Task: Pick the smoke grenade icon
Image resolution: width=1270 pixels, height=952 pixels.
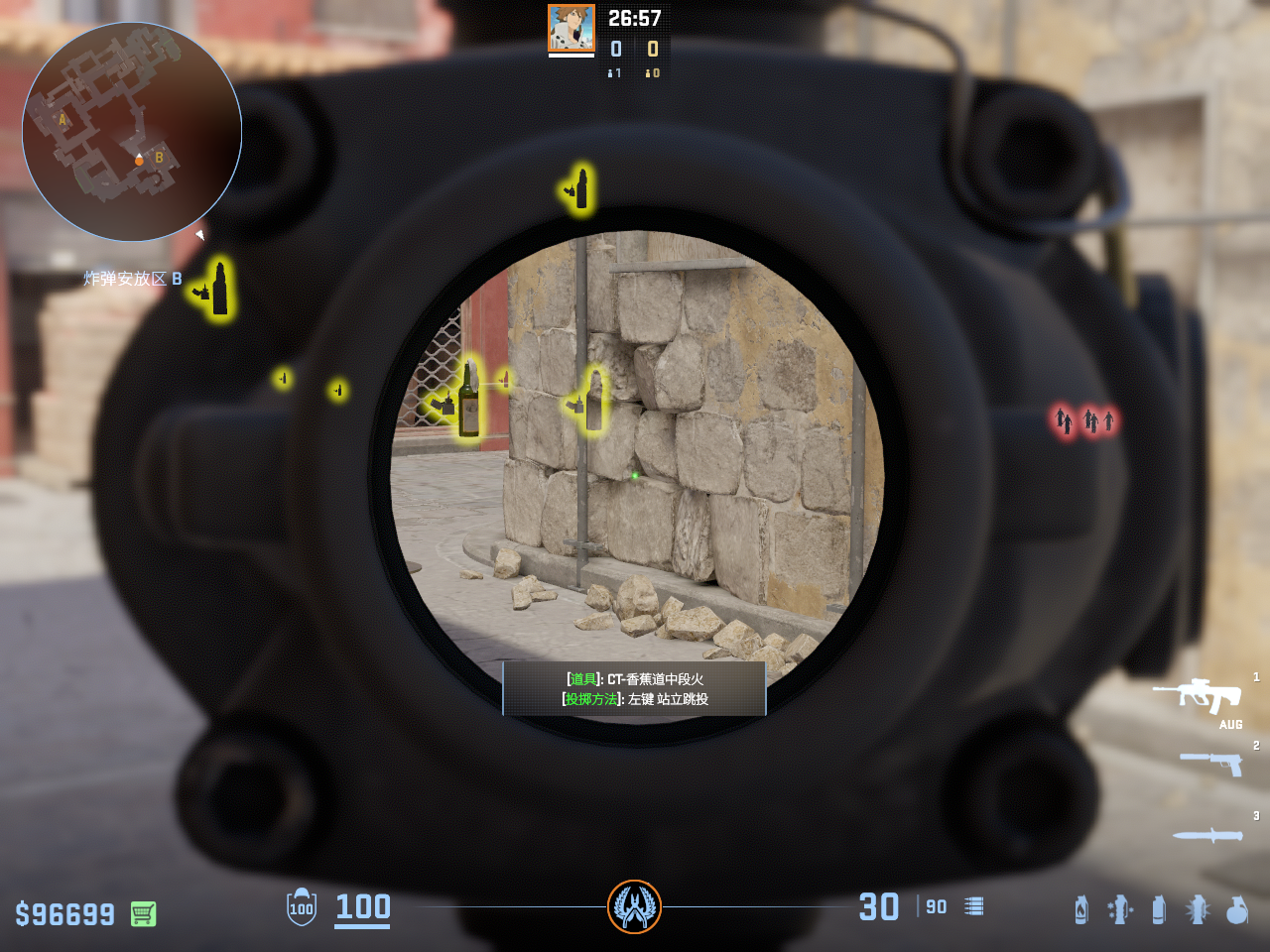Action: pyautogui.click(x=1159, y=909)
